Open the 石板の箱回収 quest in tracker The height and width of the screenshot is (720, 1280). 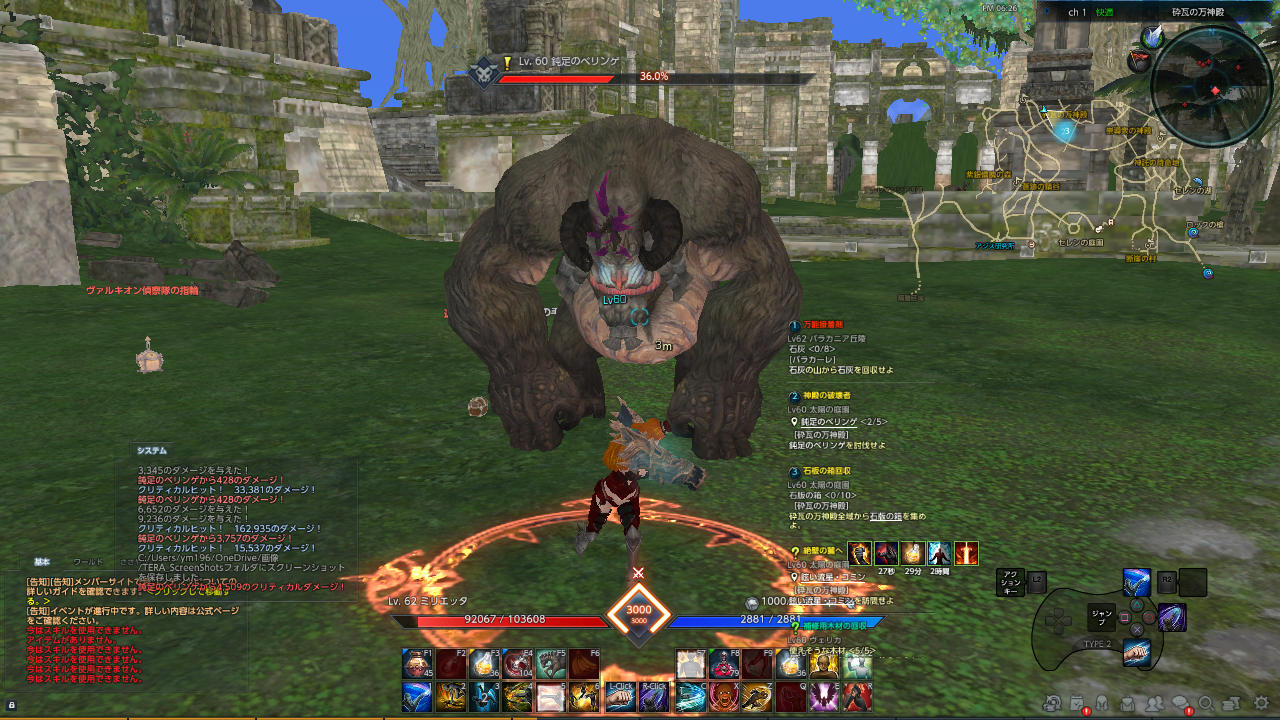[x=827, y=471]
